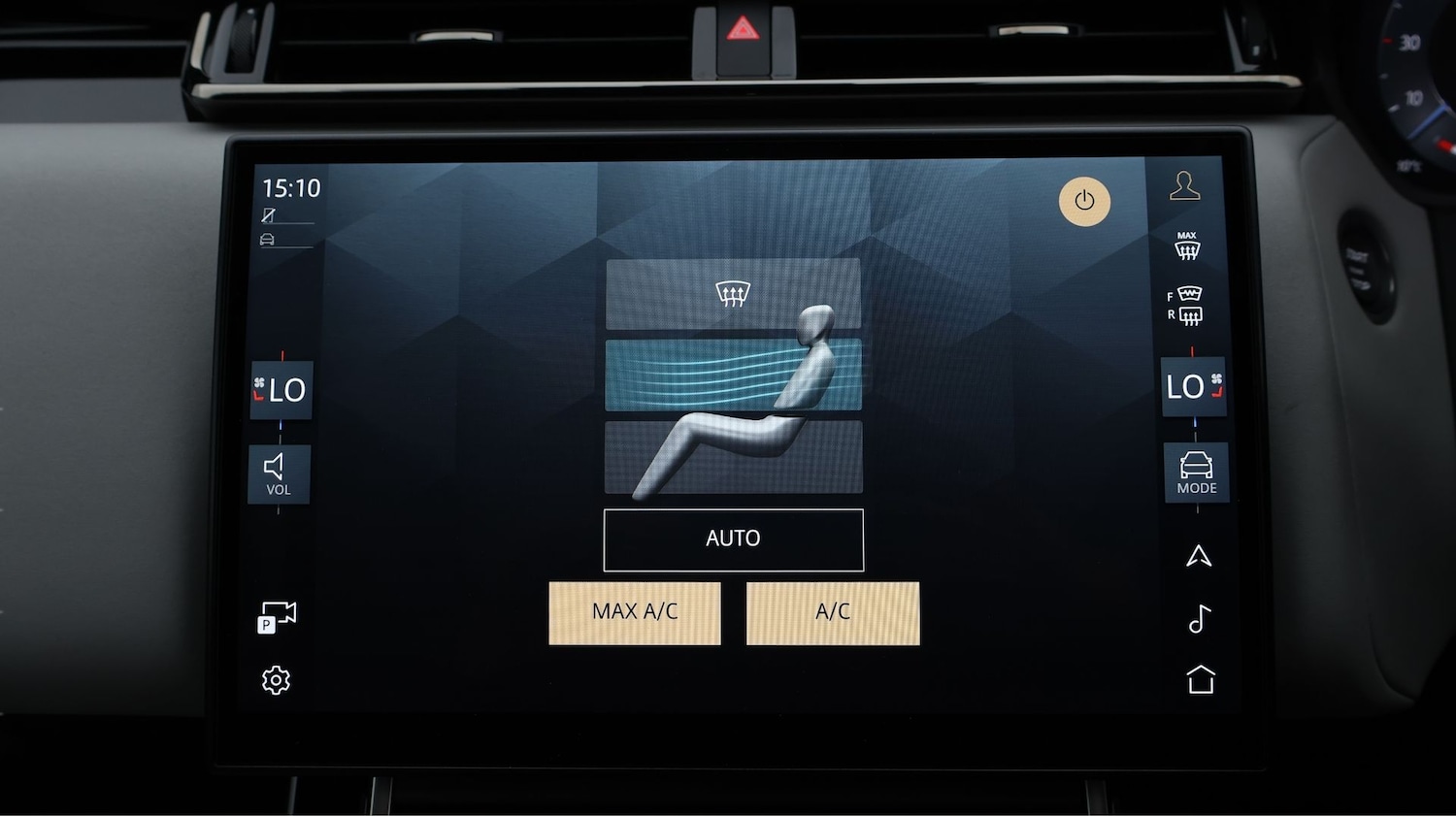Activate the front and rear heated screen icon
Viewport: 1456px width, 816px height.
1186,304
